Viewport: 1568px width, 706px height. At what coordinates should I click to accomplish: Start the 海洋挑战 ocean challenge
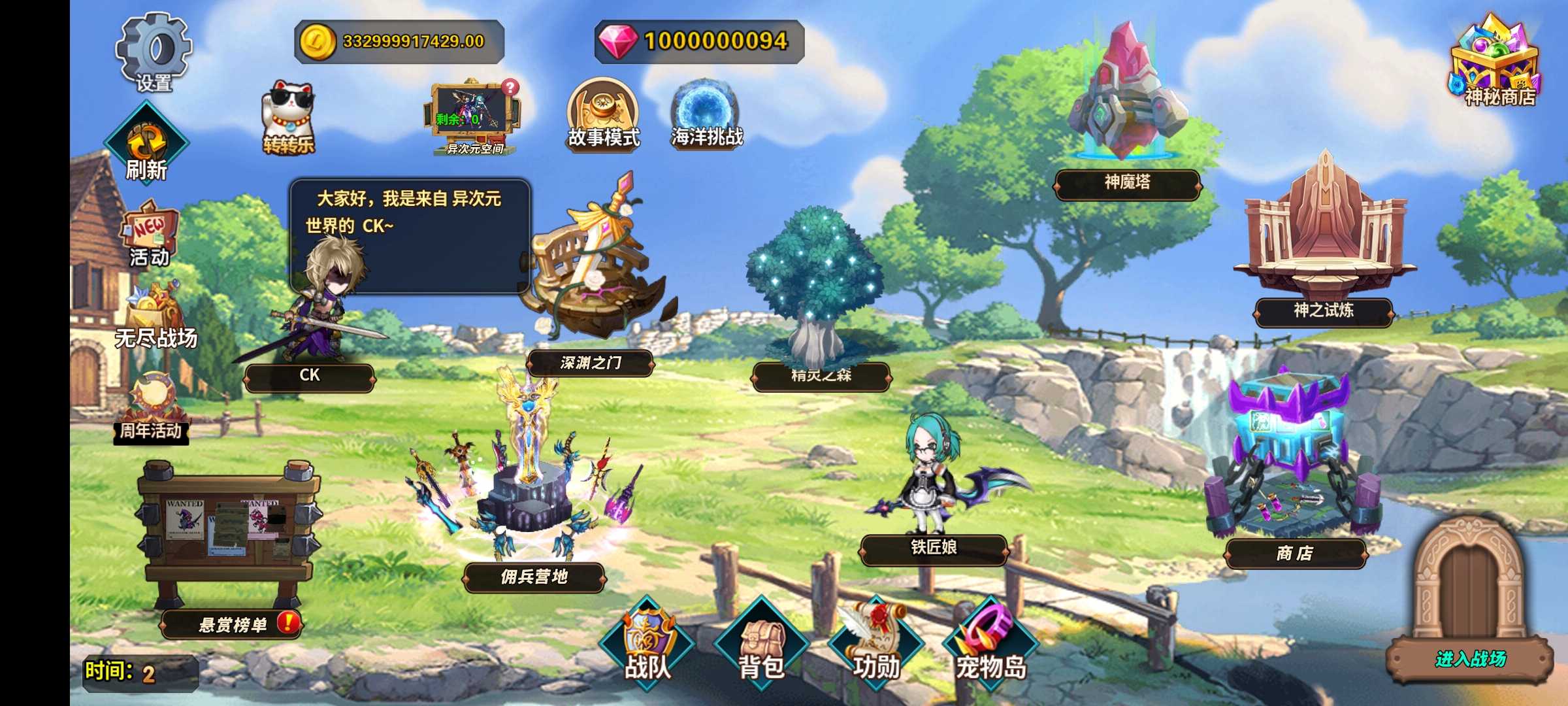pos(706,115)
